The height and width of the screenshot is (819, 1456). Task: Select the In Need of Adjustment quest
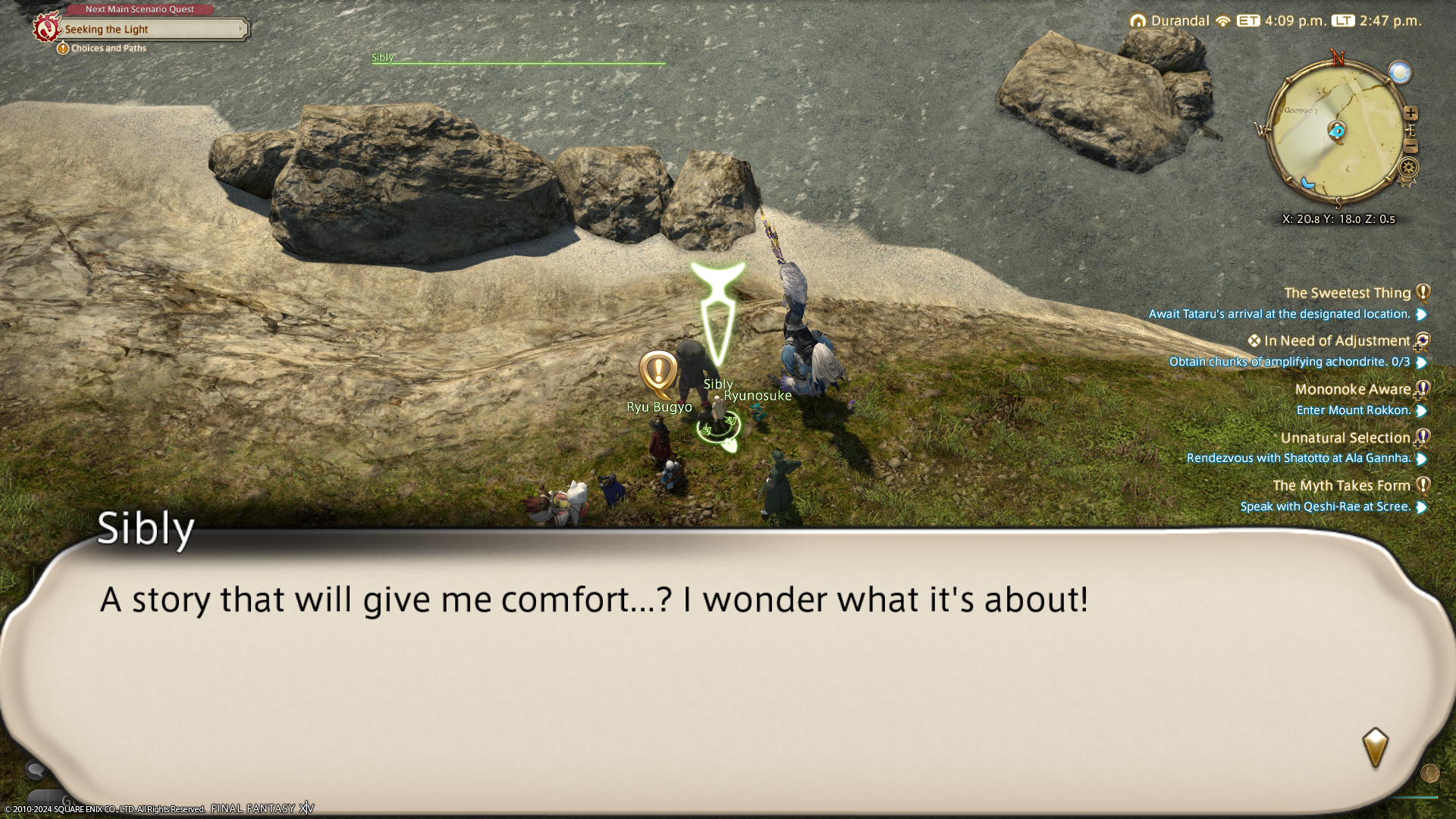click(1336, 341)
